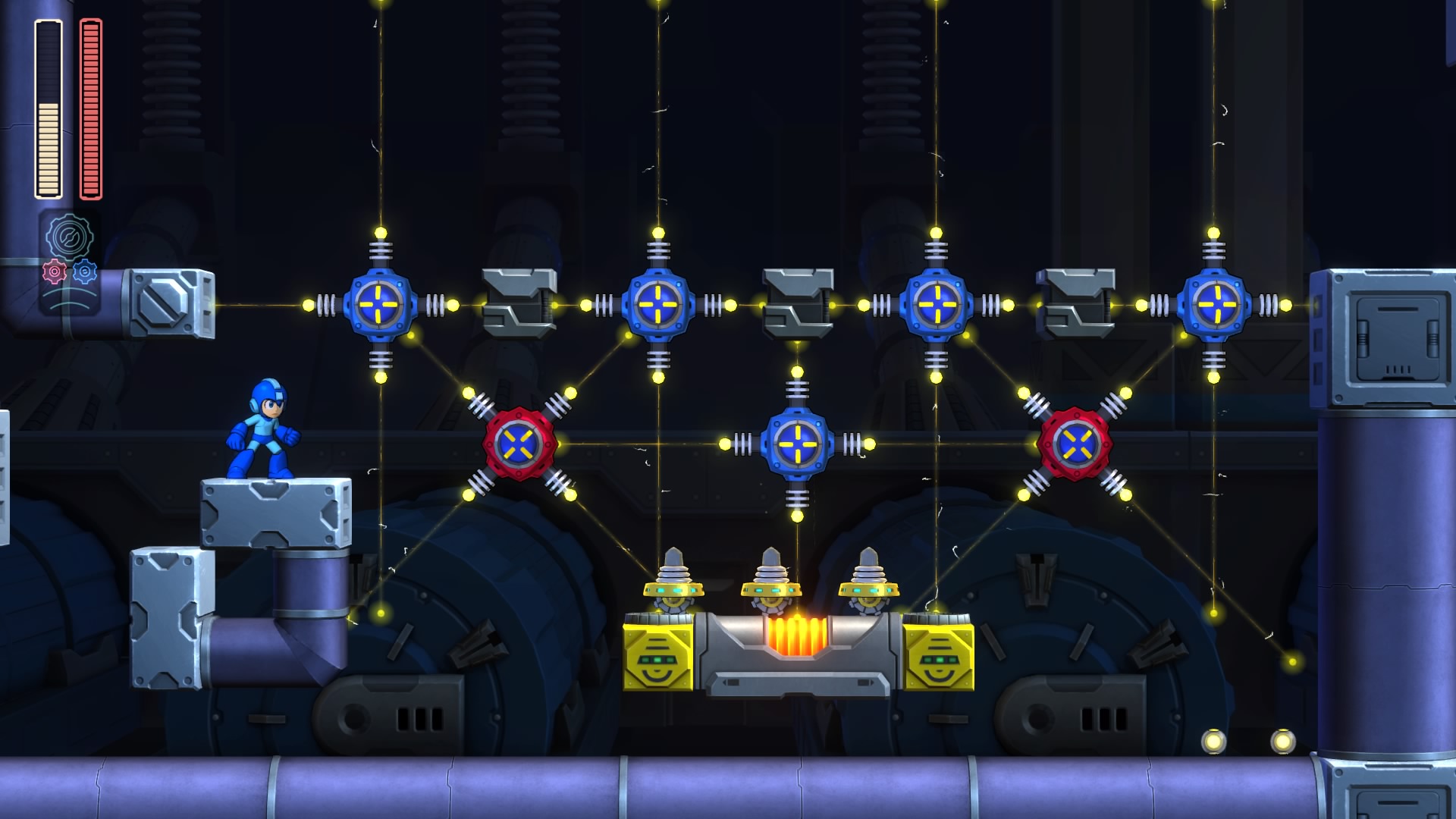Click the second energy orb in the corner
Viewport: 1456px width, 819px height.
click(1213, 741)
